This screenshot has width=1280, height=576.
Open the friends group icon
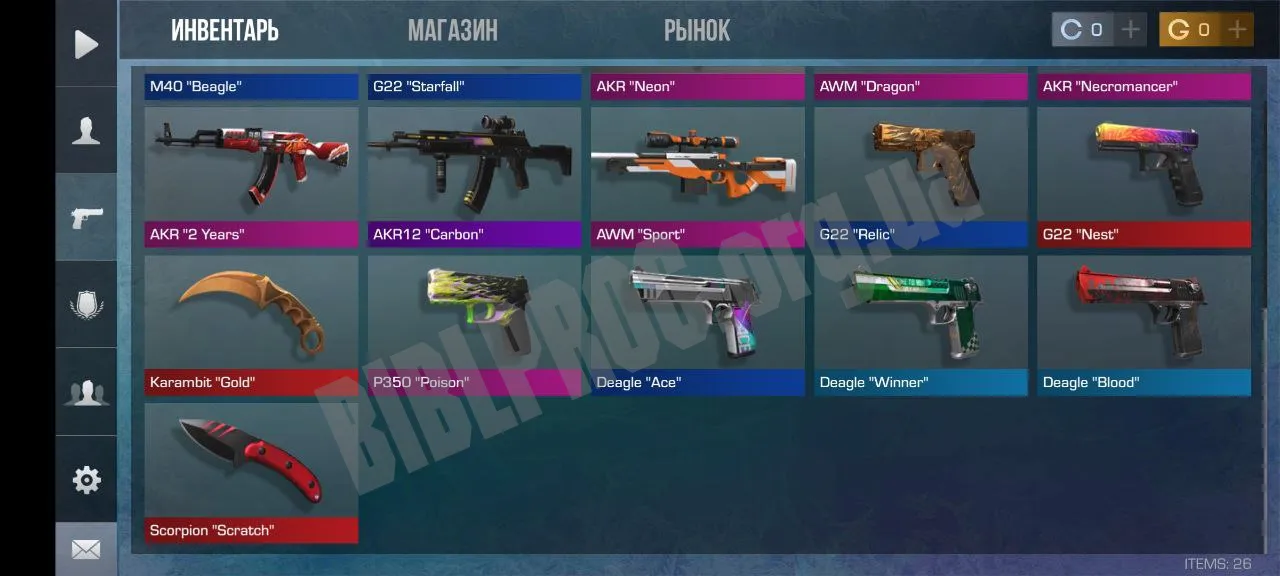(x=86, y=392)
